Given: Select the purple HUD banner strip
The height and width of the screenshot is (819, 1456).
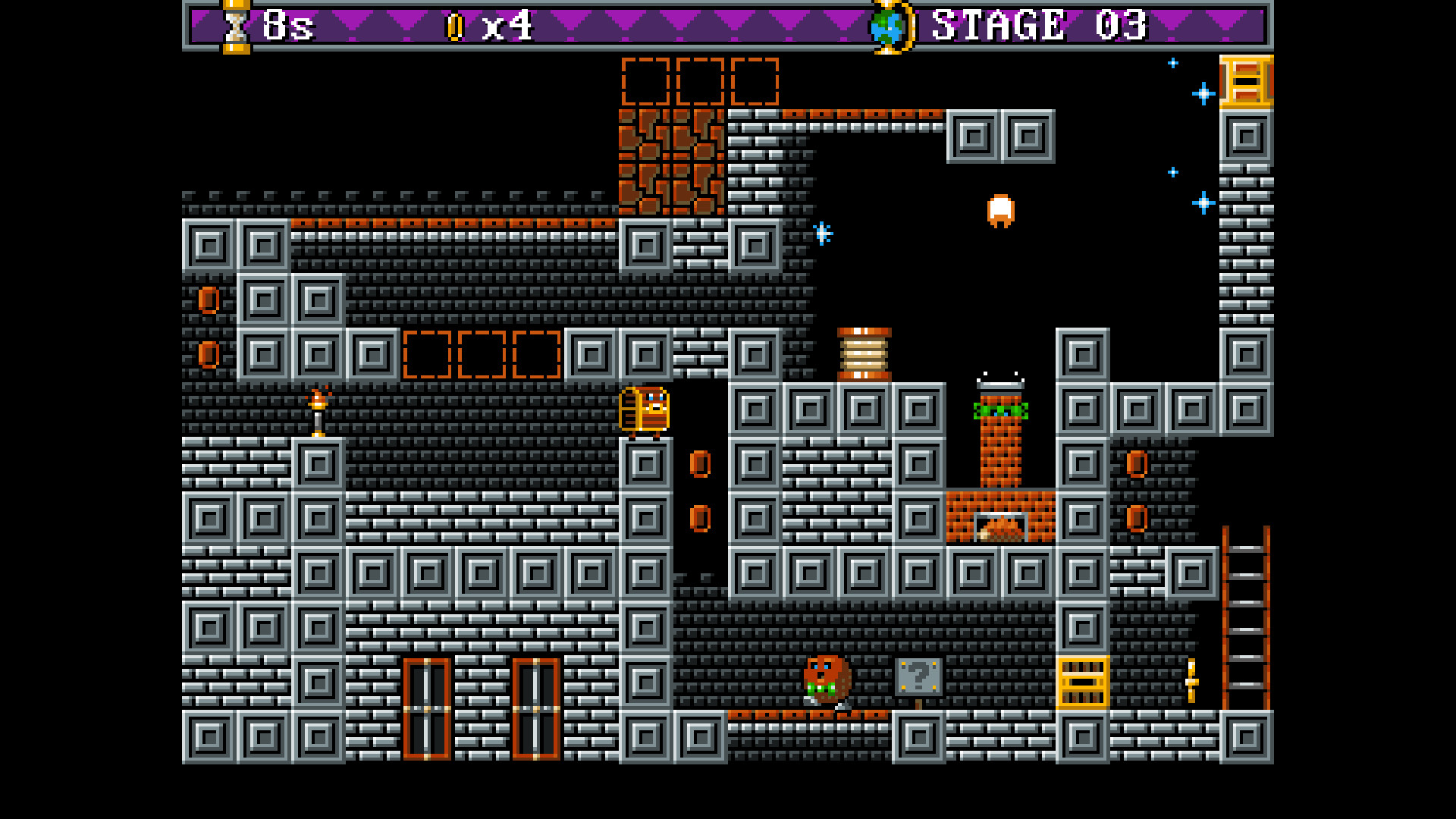Looking at the screenshot, I should click(x=682, y=25).
